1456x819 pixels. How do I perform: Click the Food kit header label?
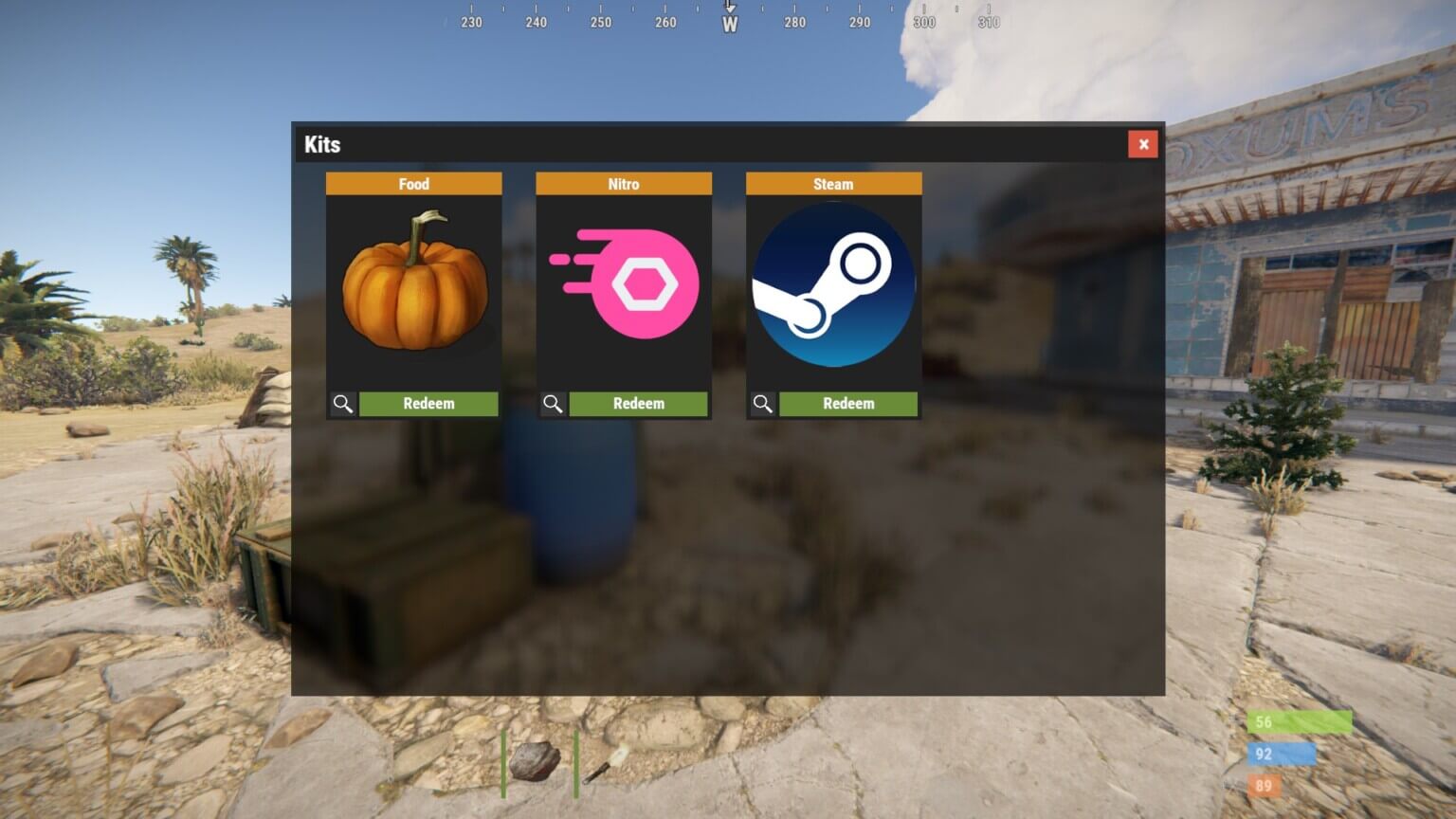(x=414, y=183)
